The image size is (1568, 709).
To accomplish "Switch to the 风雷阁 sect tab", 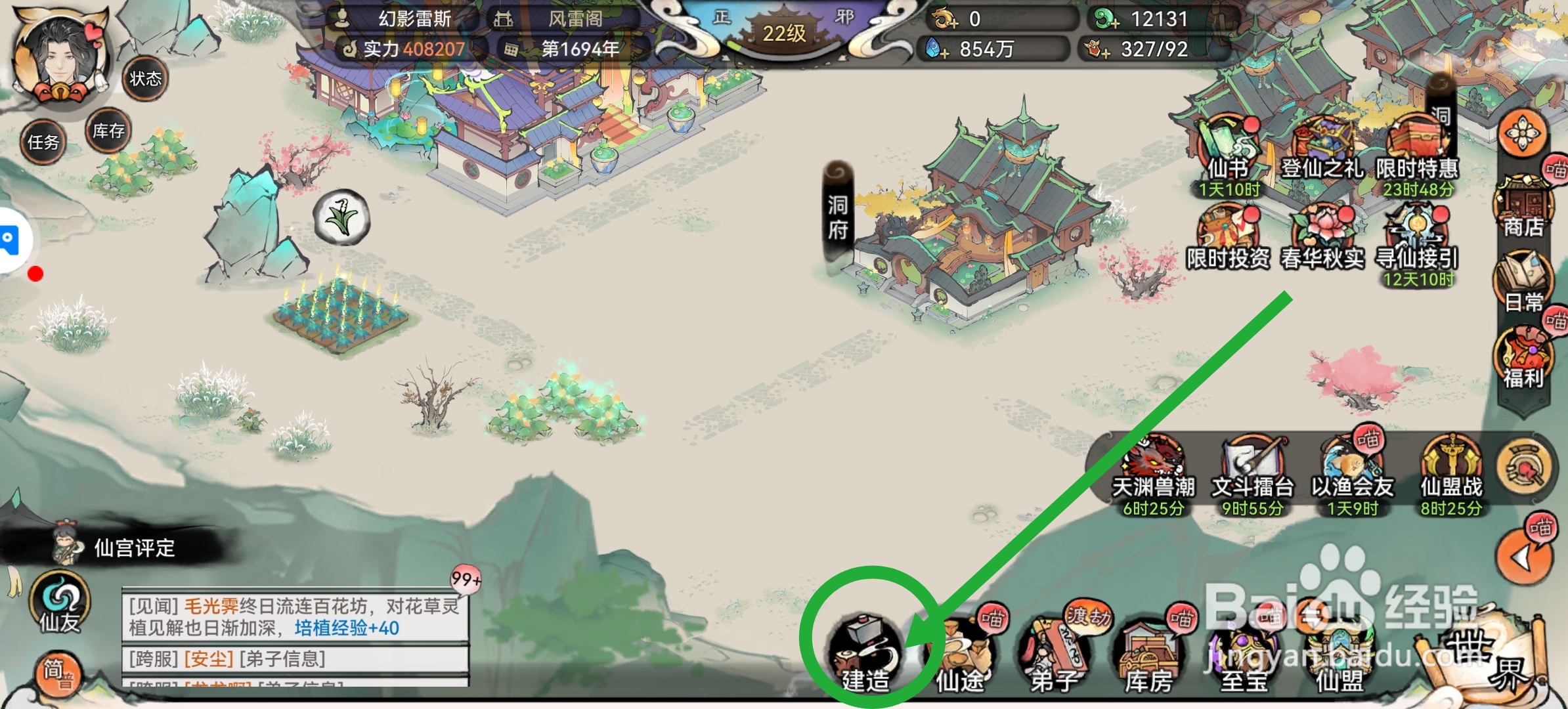I will pos(575,18).
